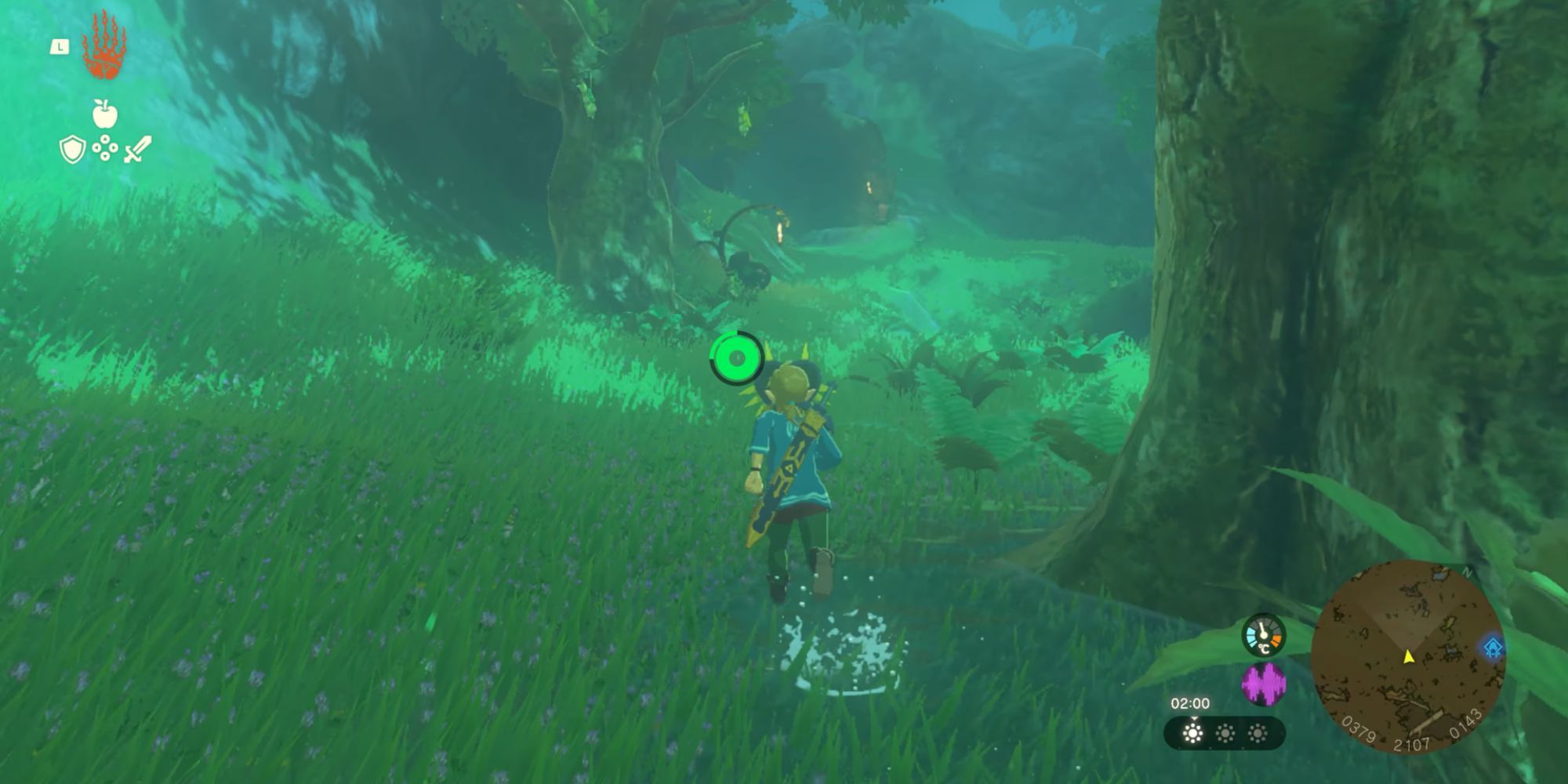The image size is (1568, 784).
Task: Click the apple food indicator icon
Action: coord(105,114)
